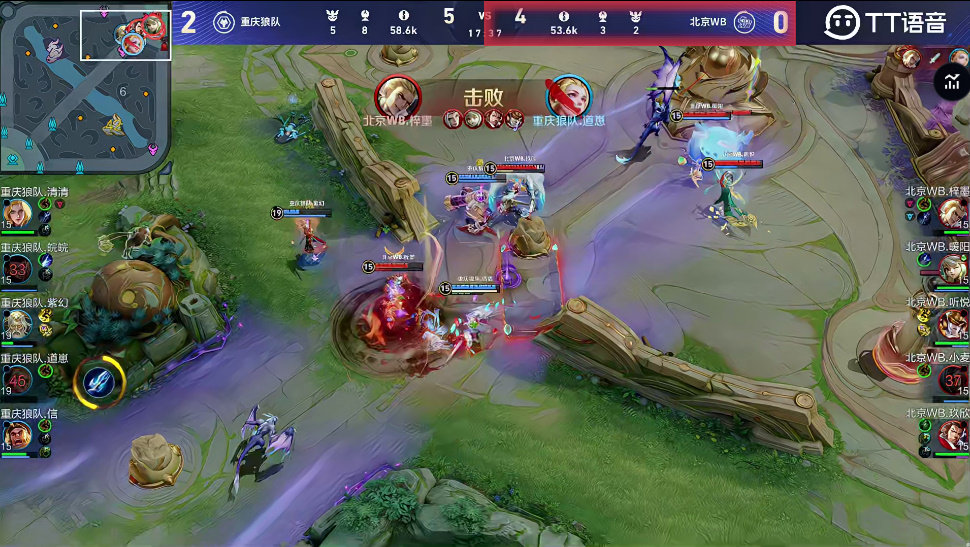The height and width of the screenshot is (547, 970).
Task: Select 重庆狼队.道崽's player portrait
Action: (x=17, y=380)
